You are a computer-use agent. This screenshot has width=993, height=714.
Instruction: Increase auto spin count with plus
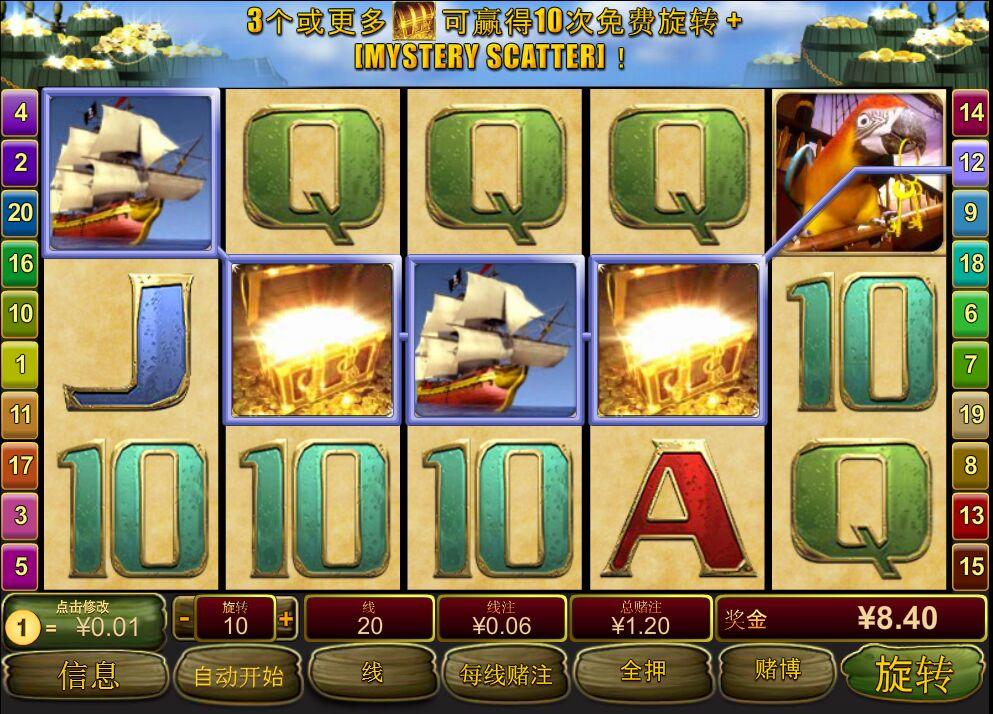click(286, 619)
